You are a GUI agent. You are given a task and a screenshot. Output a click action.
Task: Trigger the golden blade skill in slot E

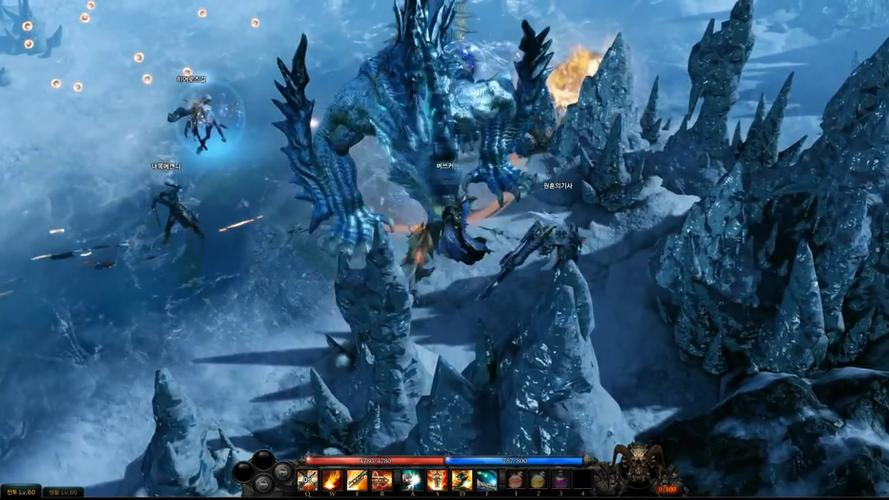coord(357,480)
